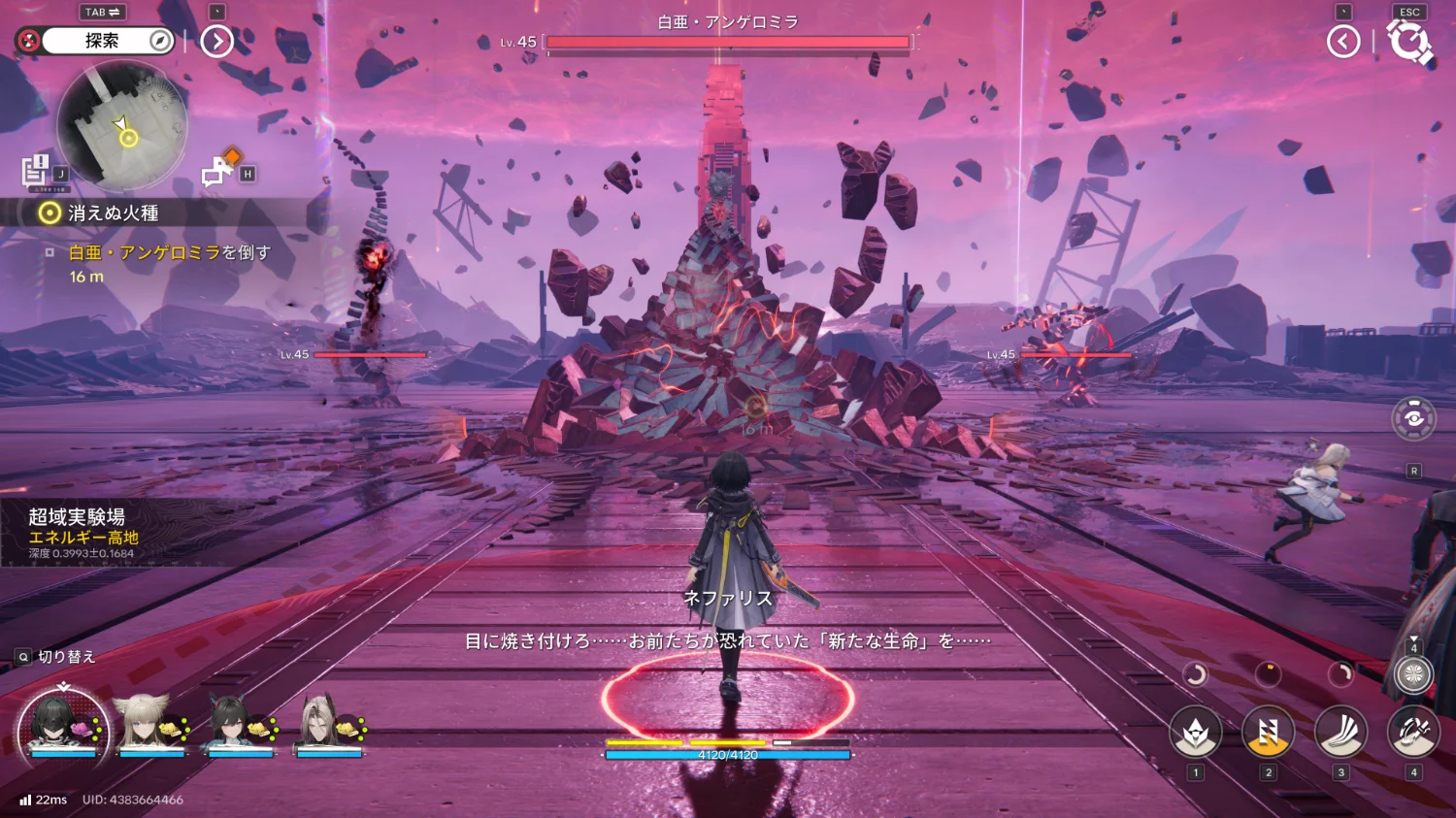Click the top-right left-arrow circle button
The height and width of the screenshot is (818, 1456).
click(1343, 41)
